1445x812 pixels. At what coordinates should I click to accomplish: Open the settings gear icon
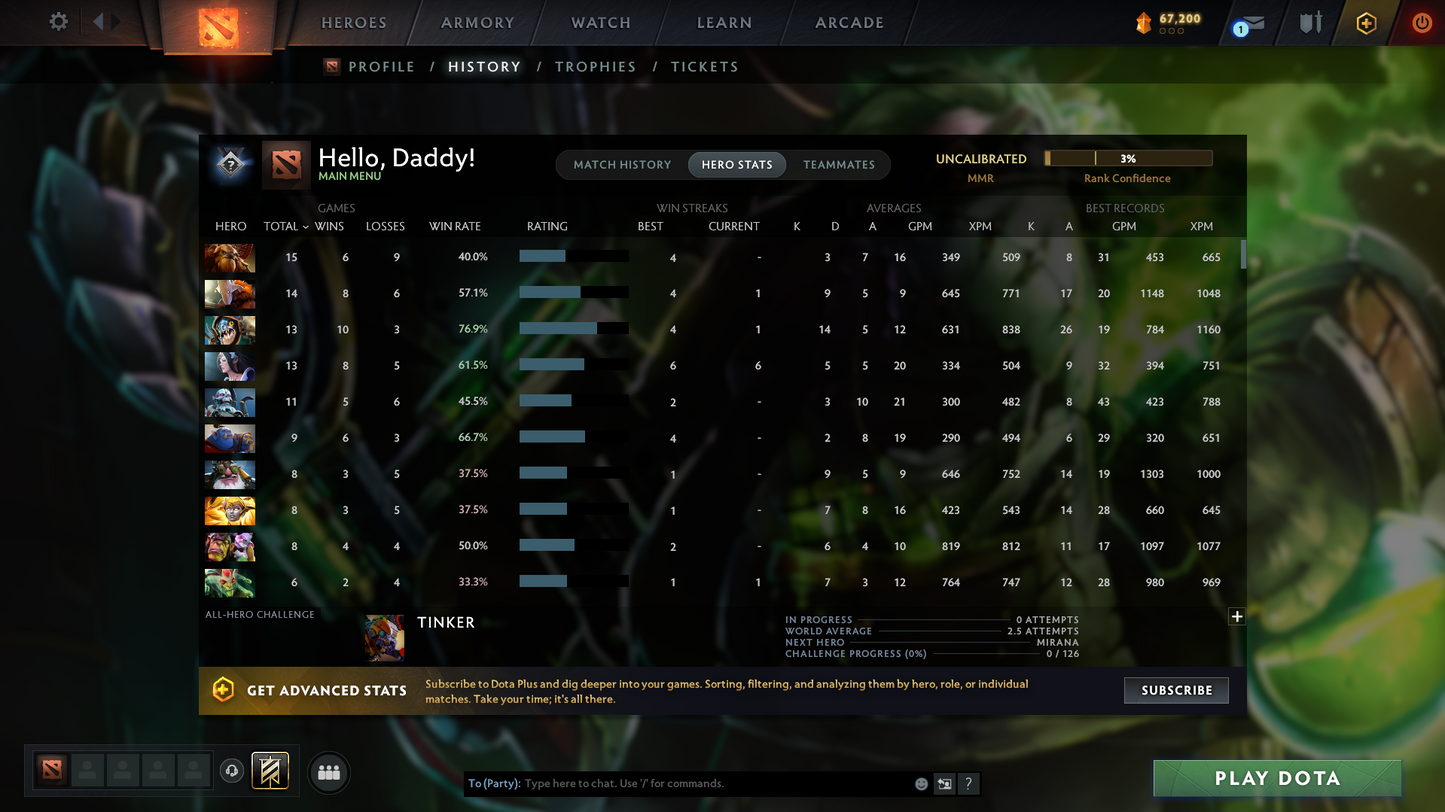(x=57, y=20)
